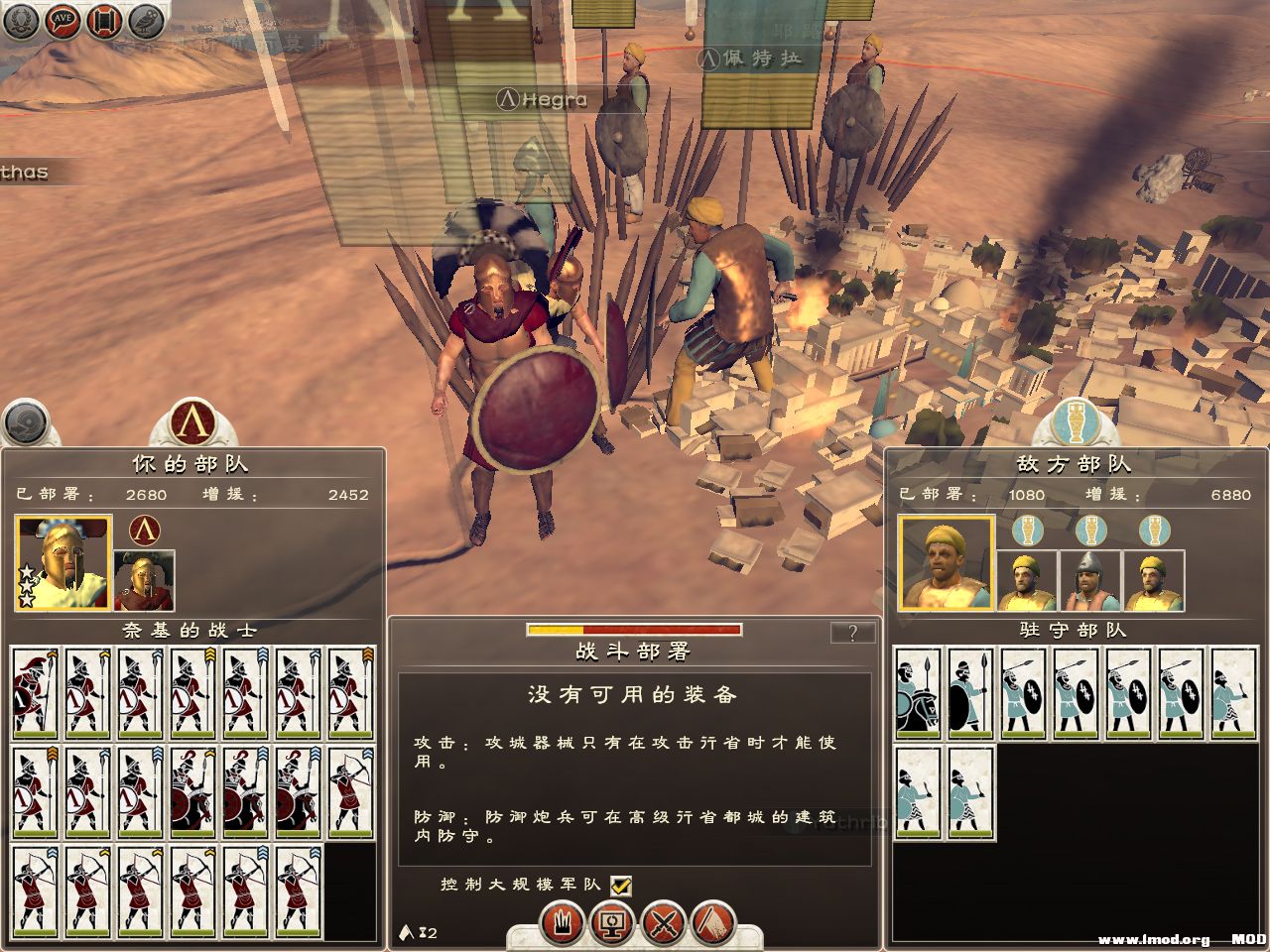The image size is (1270, 952).
Task: Select the reinforcing Spartan army portrait
Action: (x=144, y=580)
